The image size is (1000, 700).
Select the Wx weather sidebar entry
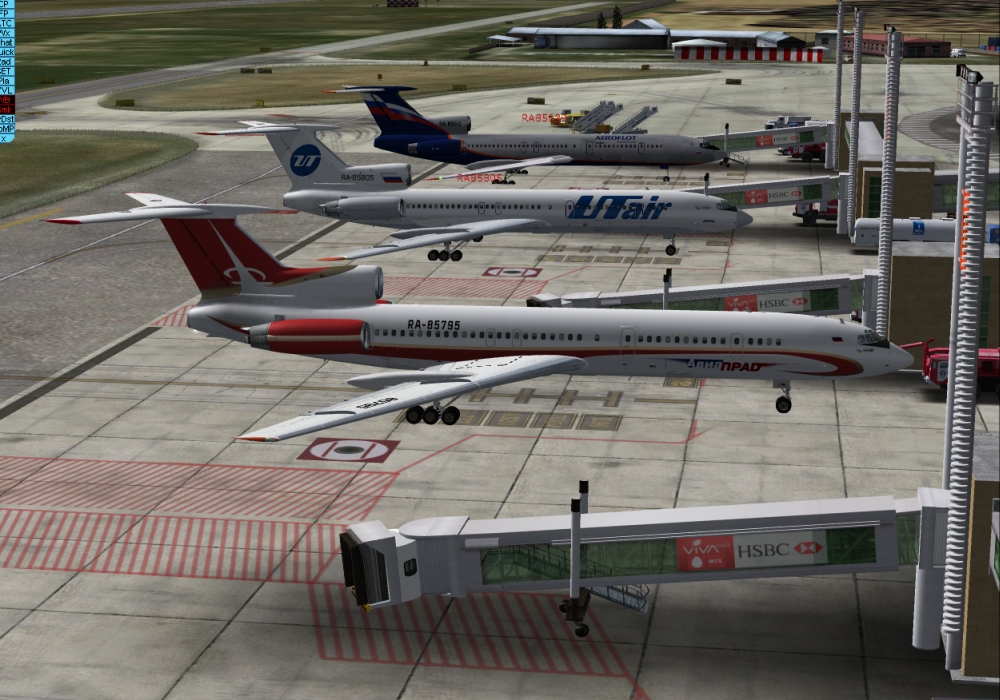(x=6, y=33)
